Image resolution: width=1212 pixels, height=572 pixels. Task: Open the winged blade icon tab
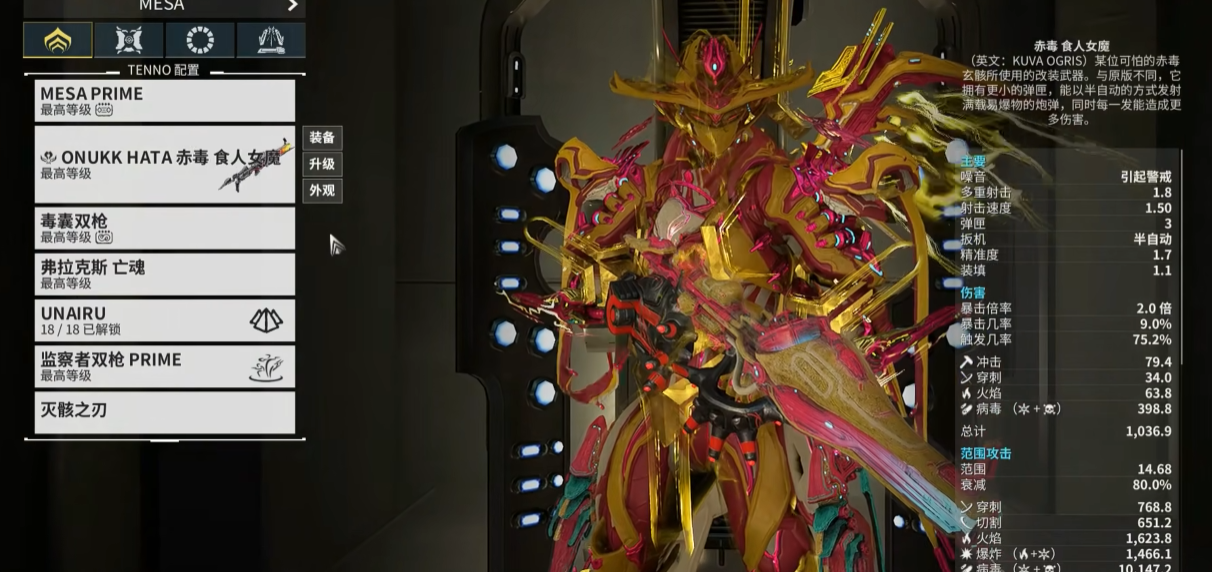(x=271, y=40)
